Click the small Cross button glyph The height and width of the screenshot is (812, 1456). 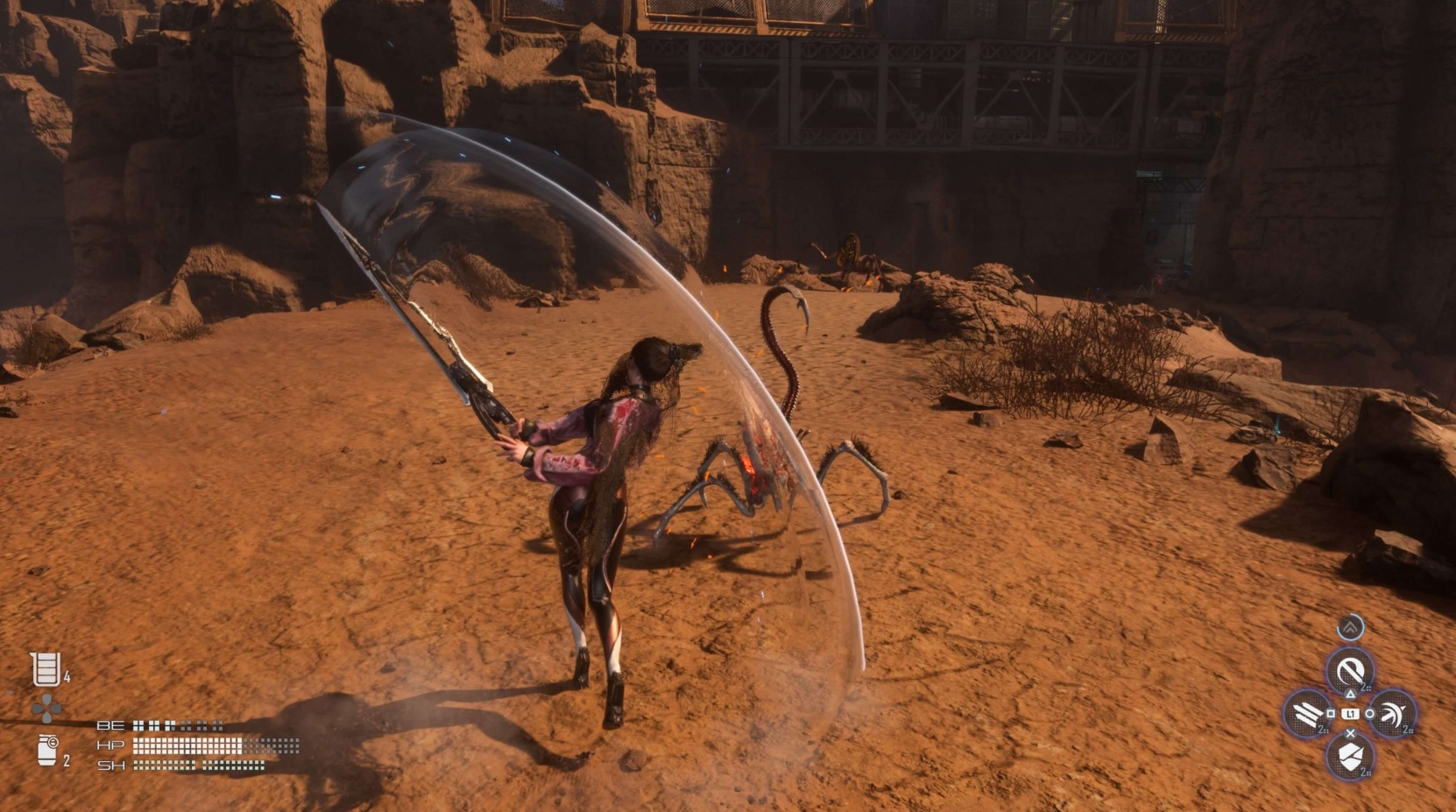point(1350,733)
